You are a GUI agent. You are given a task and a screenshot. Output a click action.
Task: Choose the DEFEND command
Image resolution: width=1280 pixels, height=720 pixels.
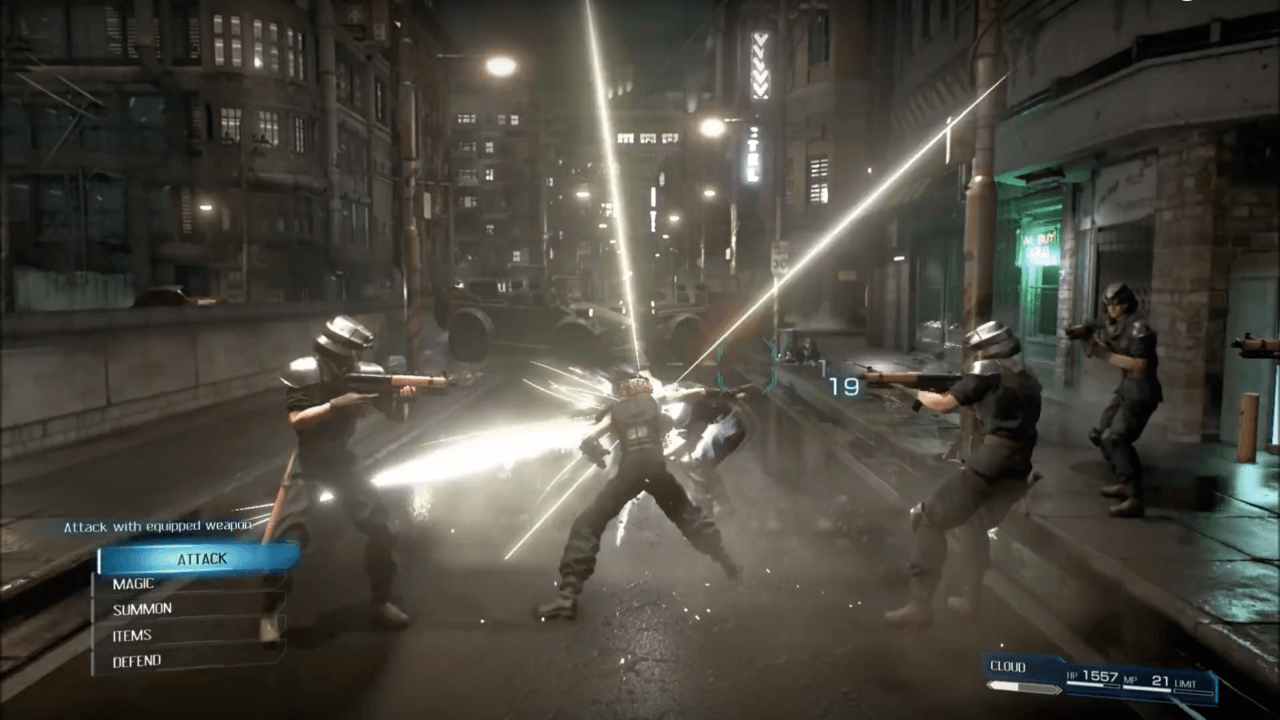click(140, 660)
